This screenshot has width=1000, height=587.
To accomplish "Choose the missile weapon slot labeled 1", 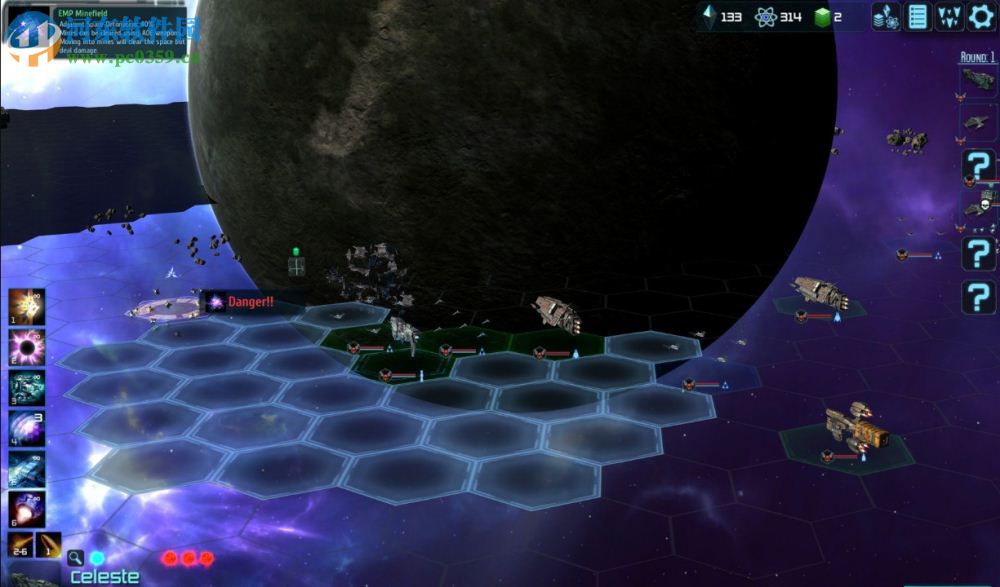I will pos(49,546).
